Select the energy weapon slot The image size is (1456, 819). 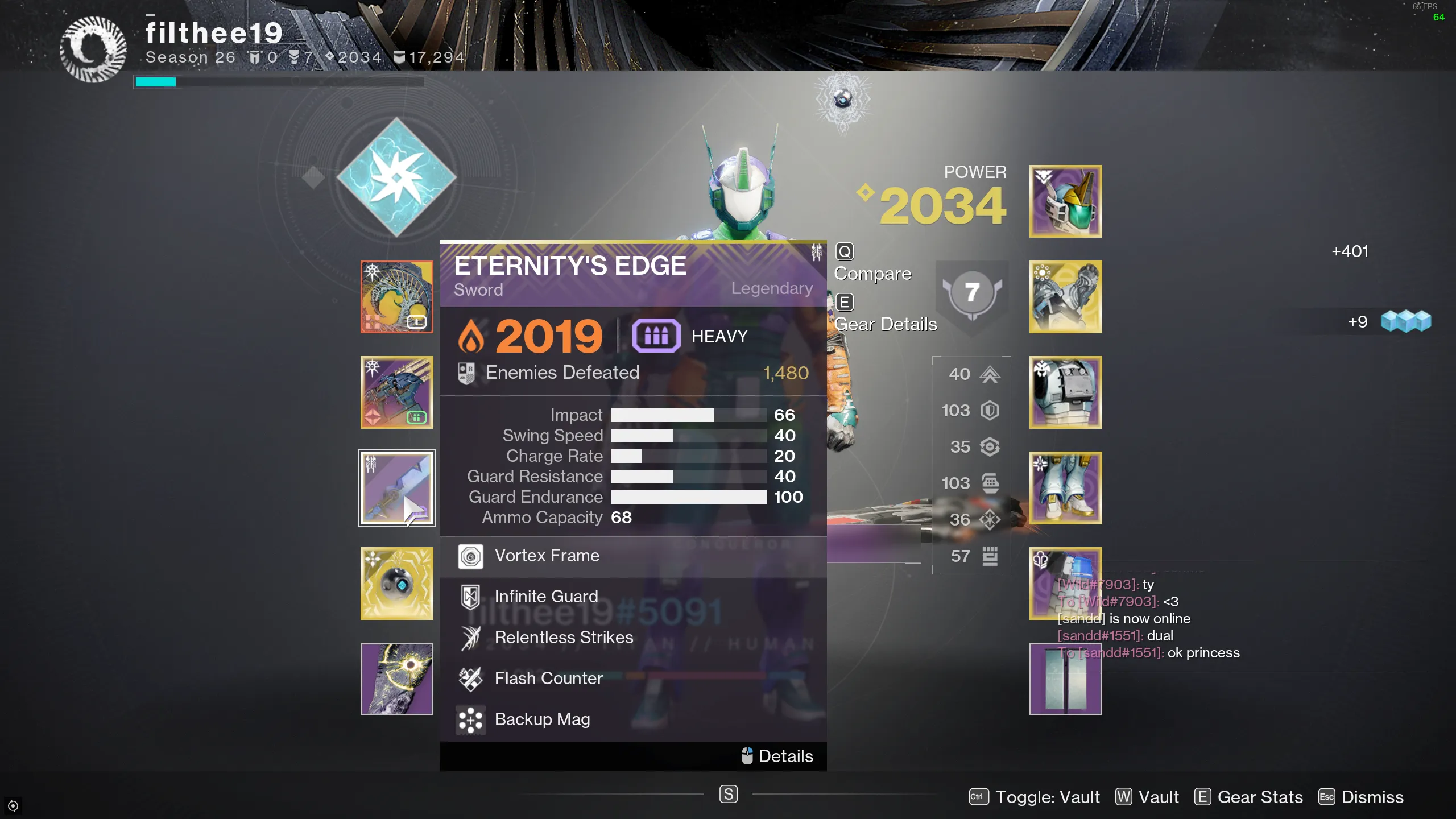(x=396, y=392)
